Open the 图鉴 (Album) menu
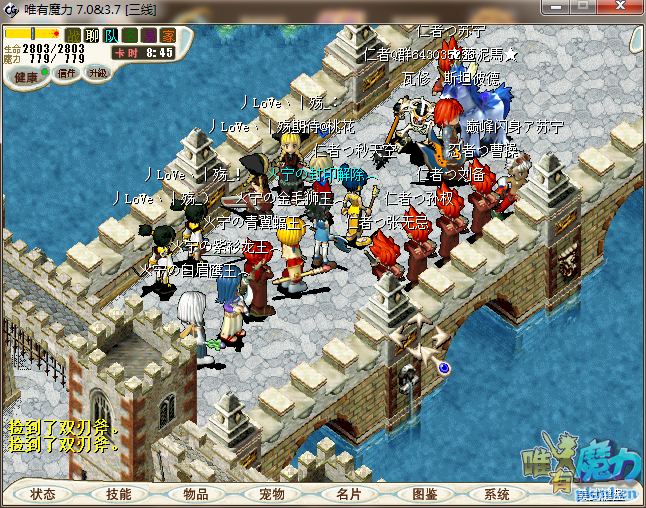 pyautogui.click(x=423, y=494)
